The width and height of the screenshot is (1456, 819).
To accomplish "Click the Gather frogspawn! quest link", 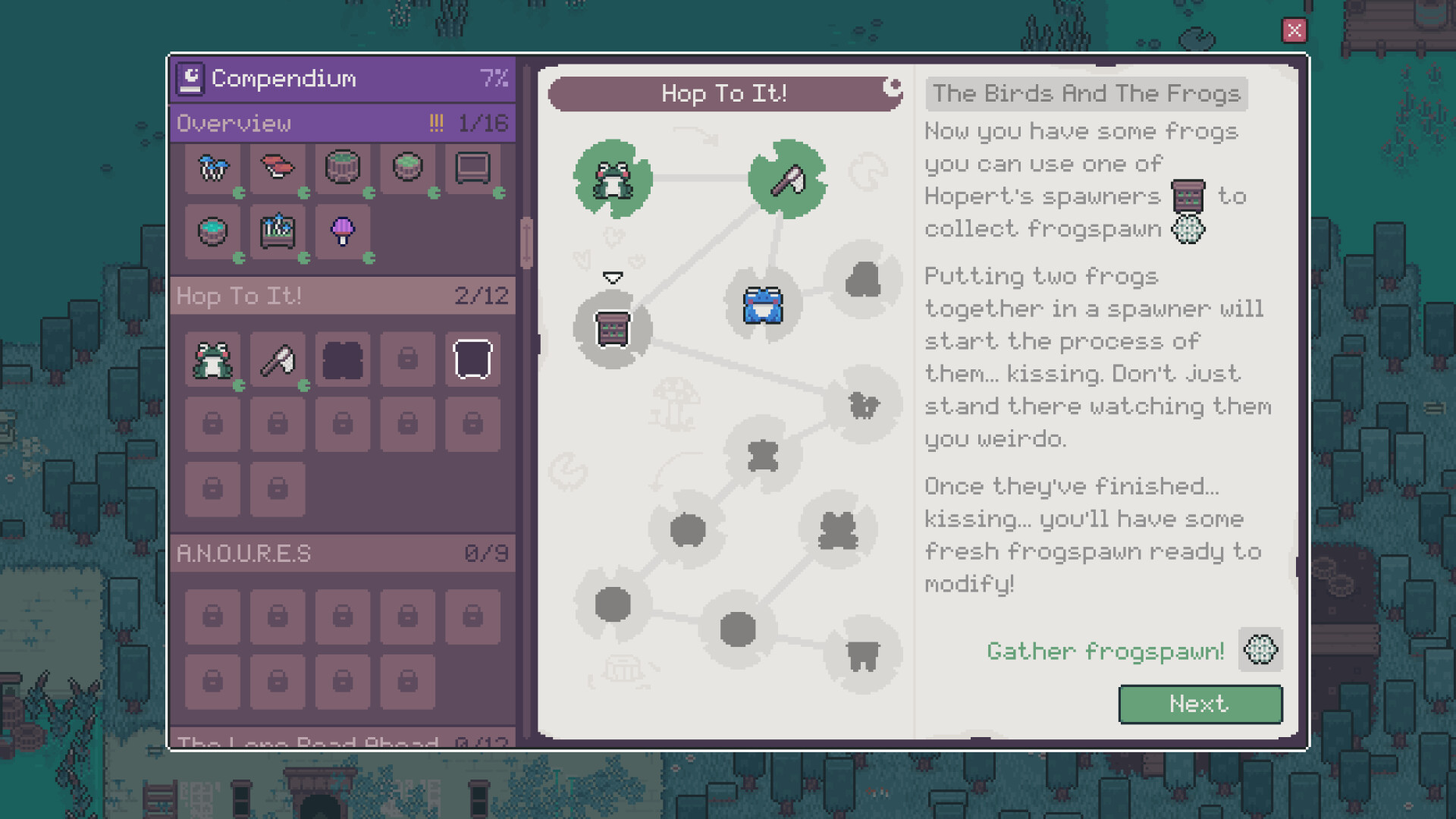I will tap(1106, 651).
